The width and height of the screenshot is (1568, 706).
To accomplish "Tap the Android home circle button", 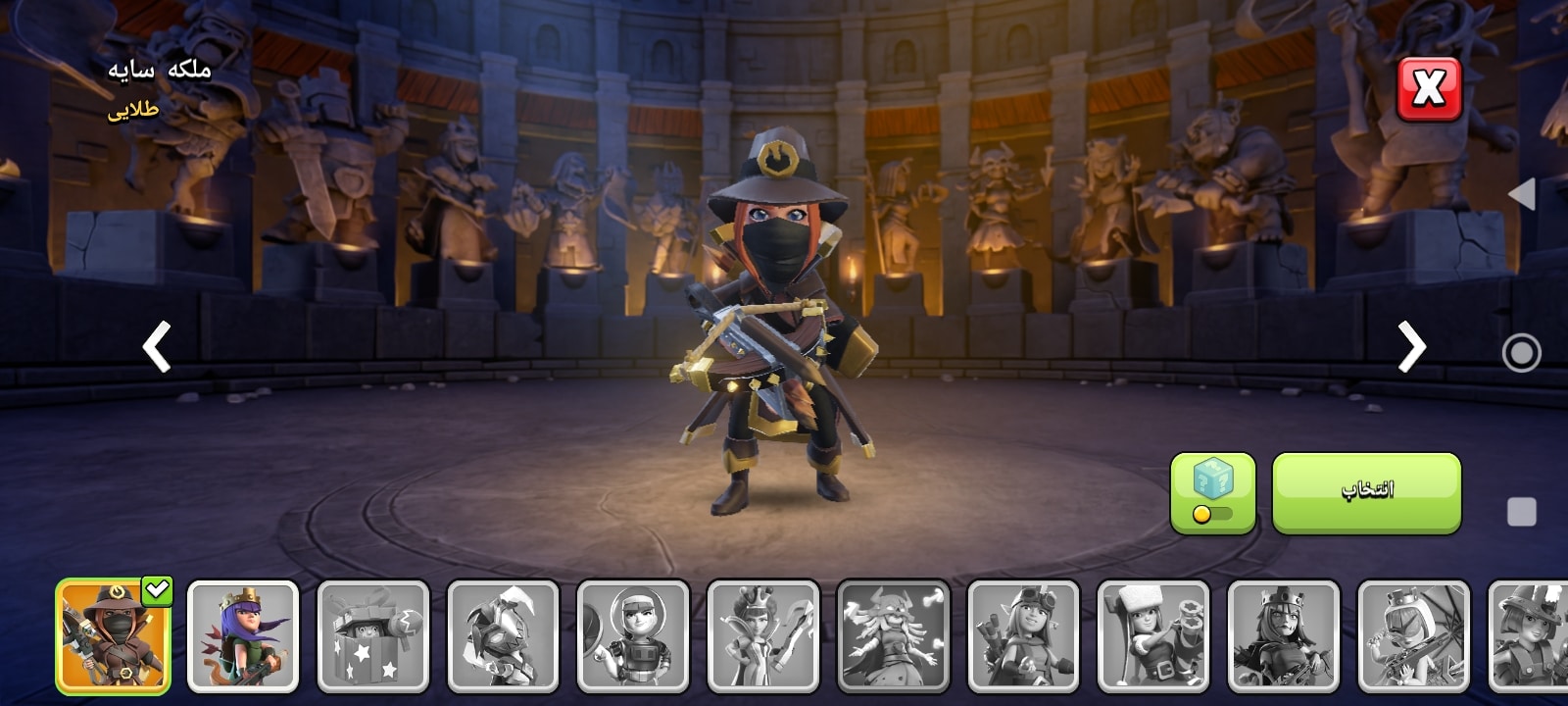I will 1521,353.
